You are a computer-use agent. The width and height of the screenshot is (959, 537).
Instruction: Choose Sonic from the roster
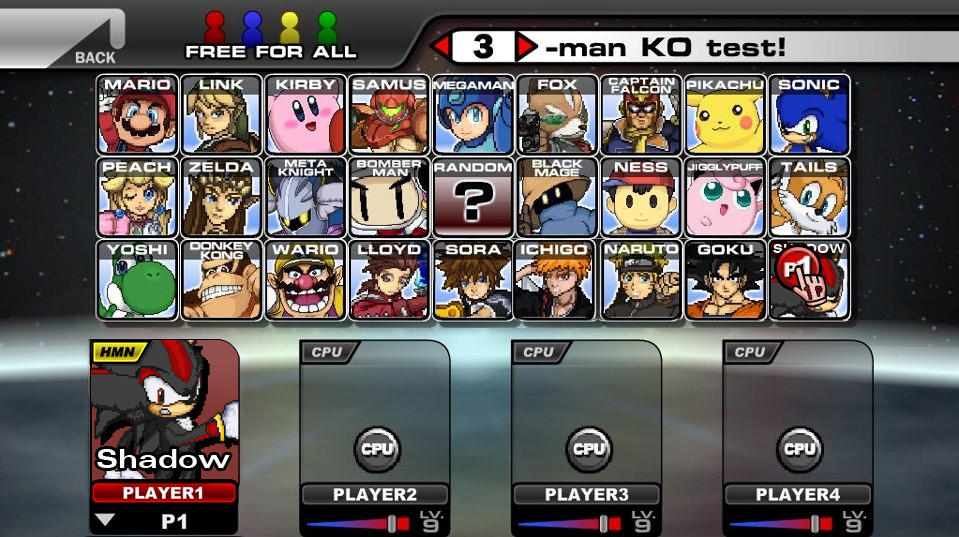pyautogui.click(x=809, y=114)
